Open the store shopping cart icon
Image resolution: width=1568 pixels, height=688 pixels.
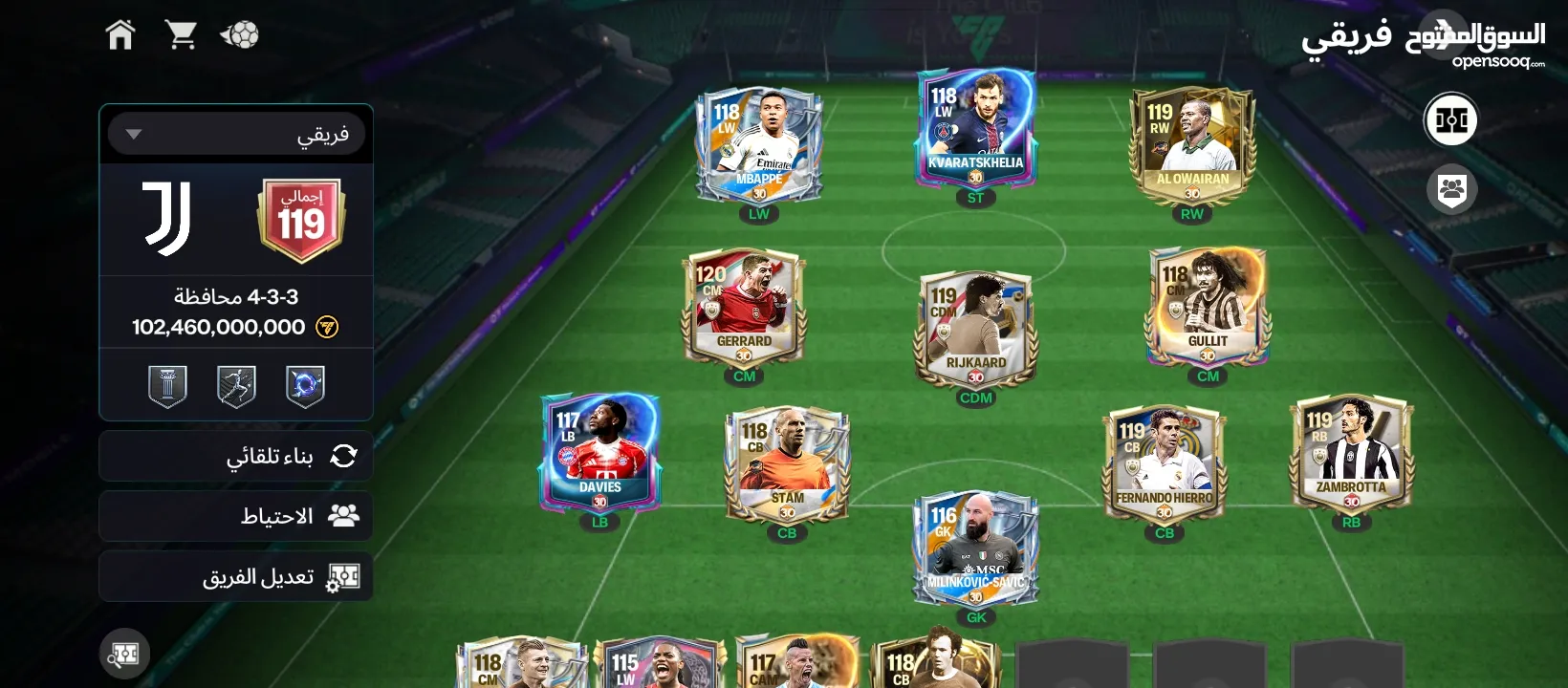181,35
